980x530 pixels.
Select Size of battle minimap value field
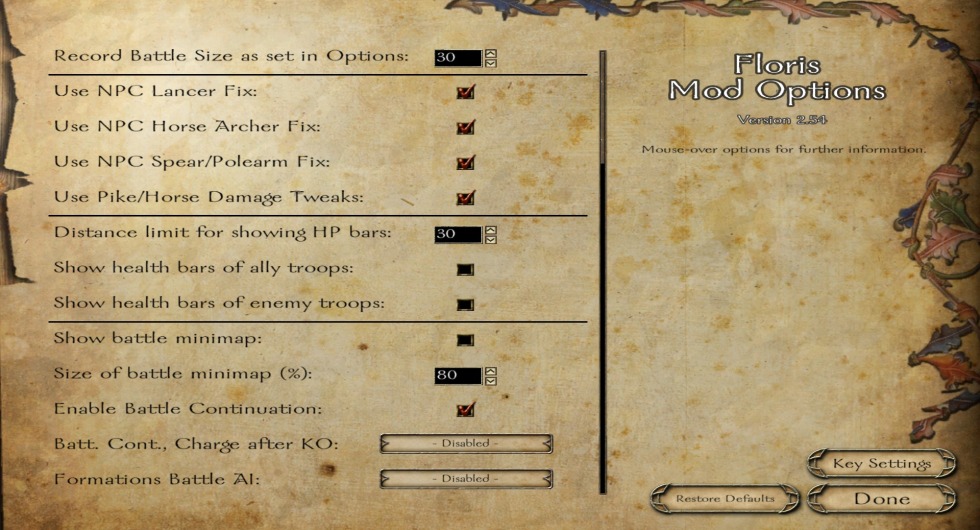(458, 375)
